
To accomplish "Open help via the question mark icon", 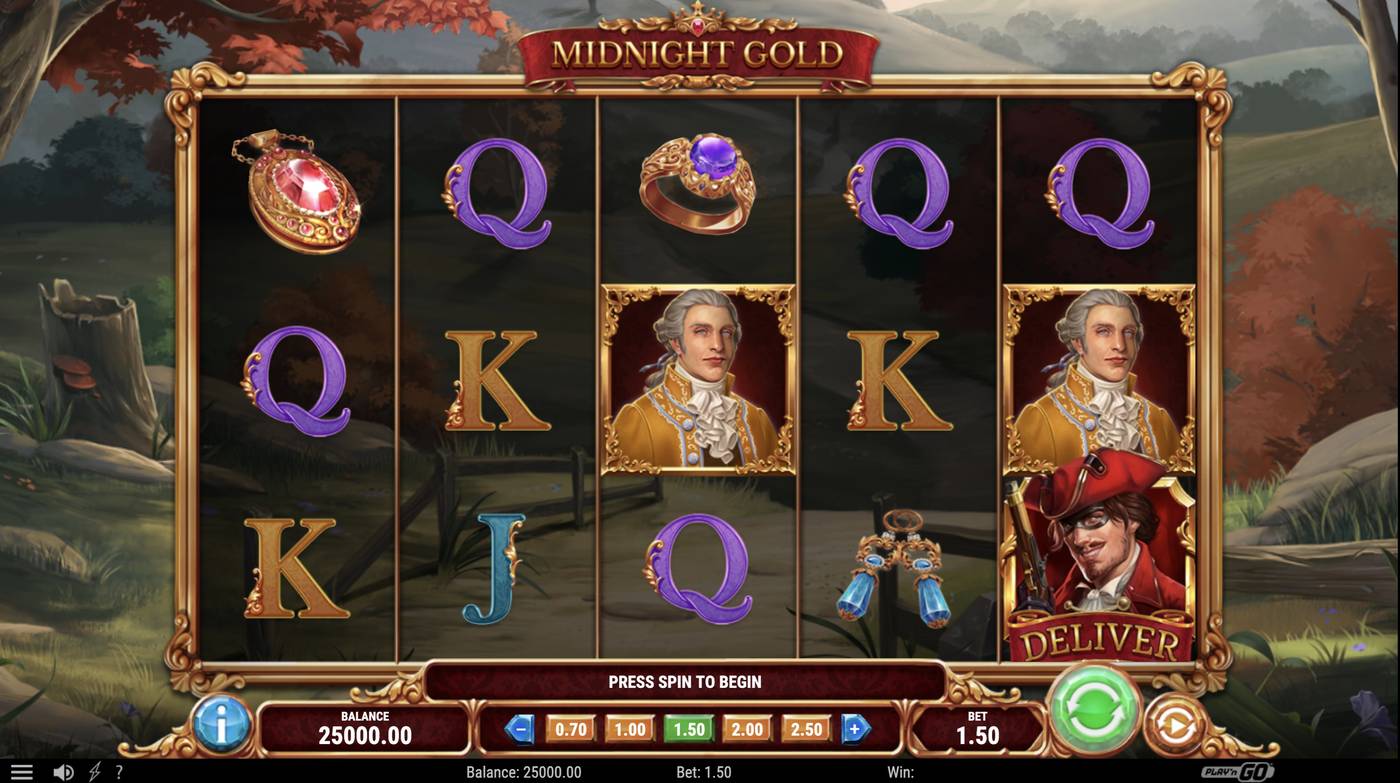I will [119, 770].
